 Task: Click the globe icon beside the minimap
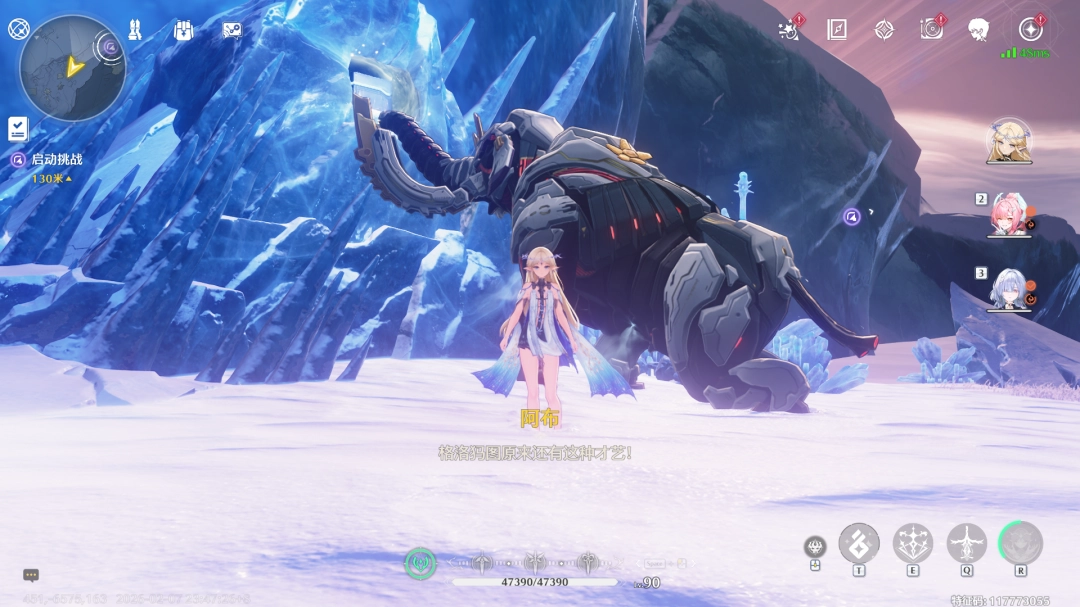point(18,28)
